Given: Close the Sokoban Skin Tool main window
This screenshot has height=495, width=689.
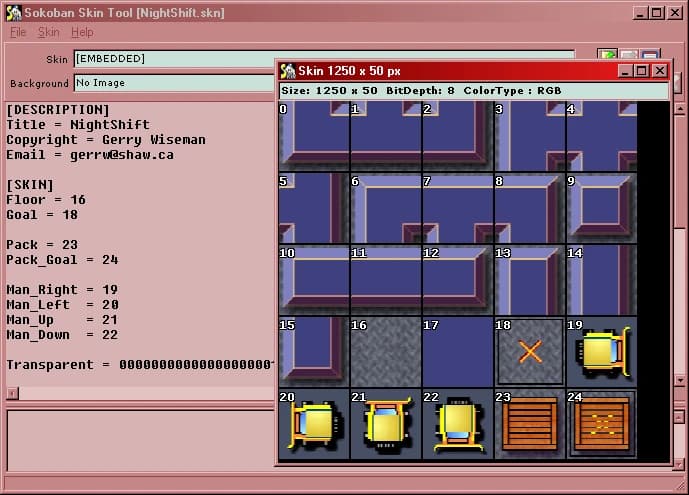Looking at the screenshot, I should (x=675, y=12).
